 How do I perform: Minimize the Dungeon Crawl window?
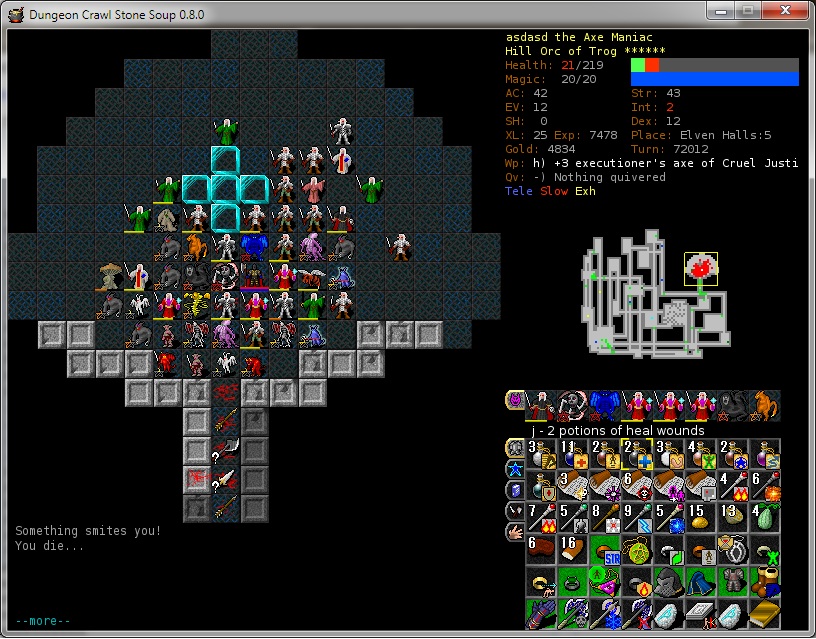(723, 10)
